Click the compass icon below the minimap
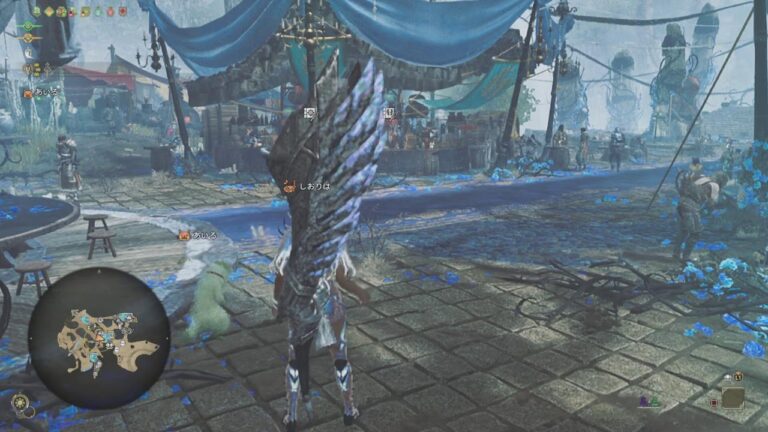 20,403
